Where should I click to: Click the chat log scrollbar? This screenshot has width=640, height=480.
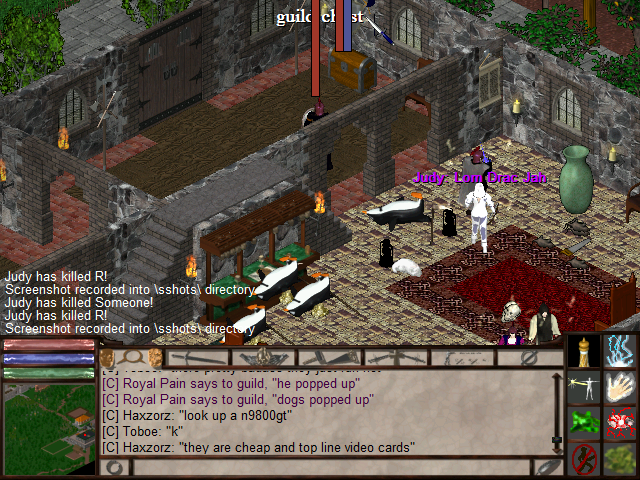click(557, 412)
